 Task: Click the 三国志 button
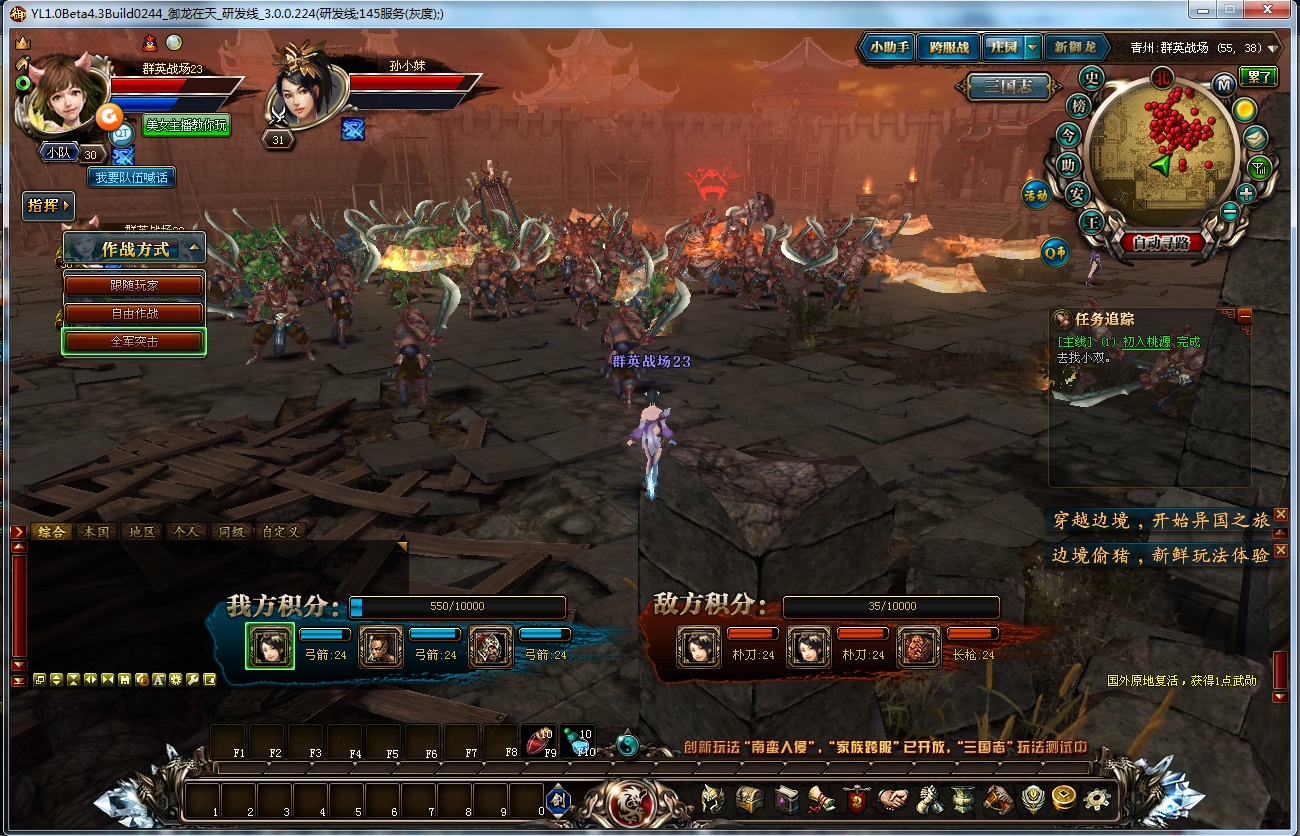(1009, 87)
